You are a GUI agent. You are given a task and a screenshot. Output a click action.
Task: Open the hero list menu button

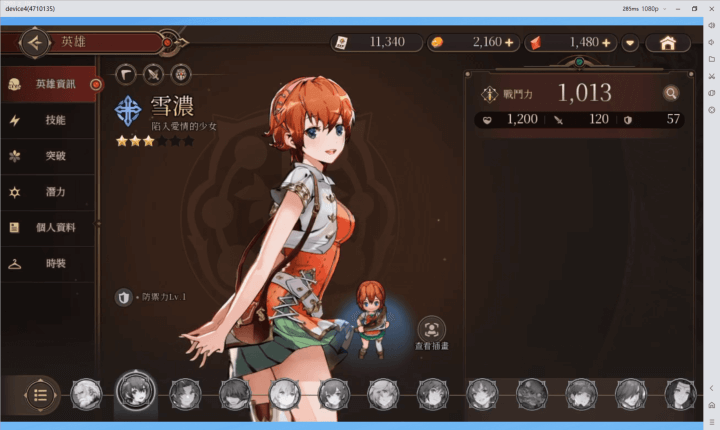(40, 394)
